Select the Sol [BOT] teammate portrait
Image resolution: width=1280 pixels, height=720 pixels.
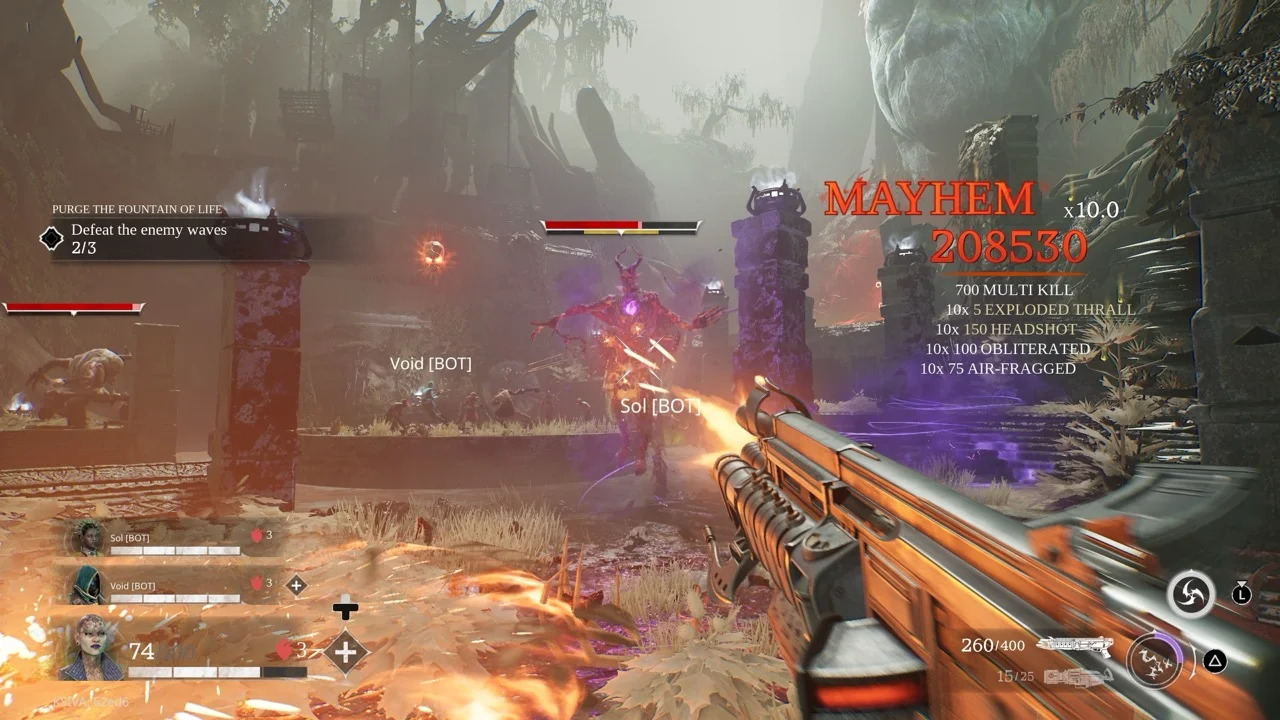87,538
